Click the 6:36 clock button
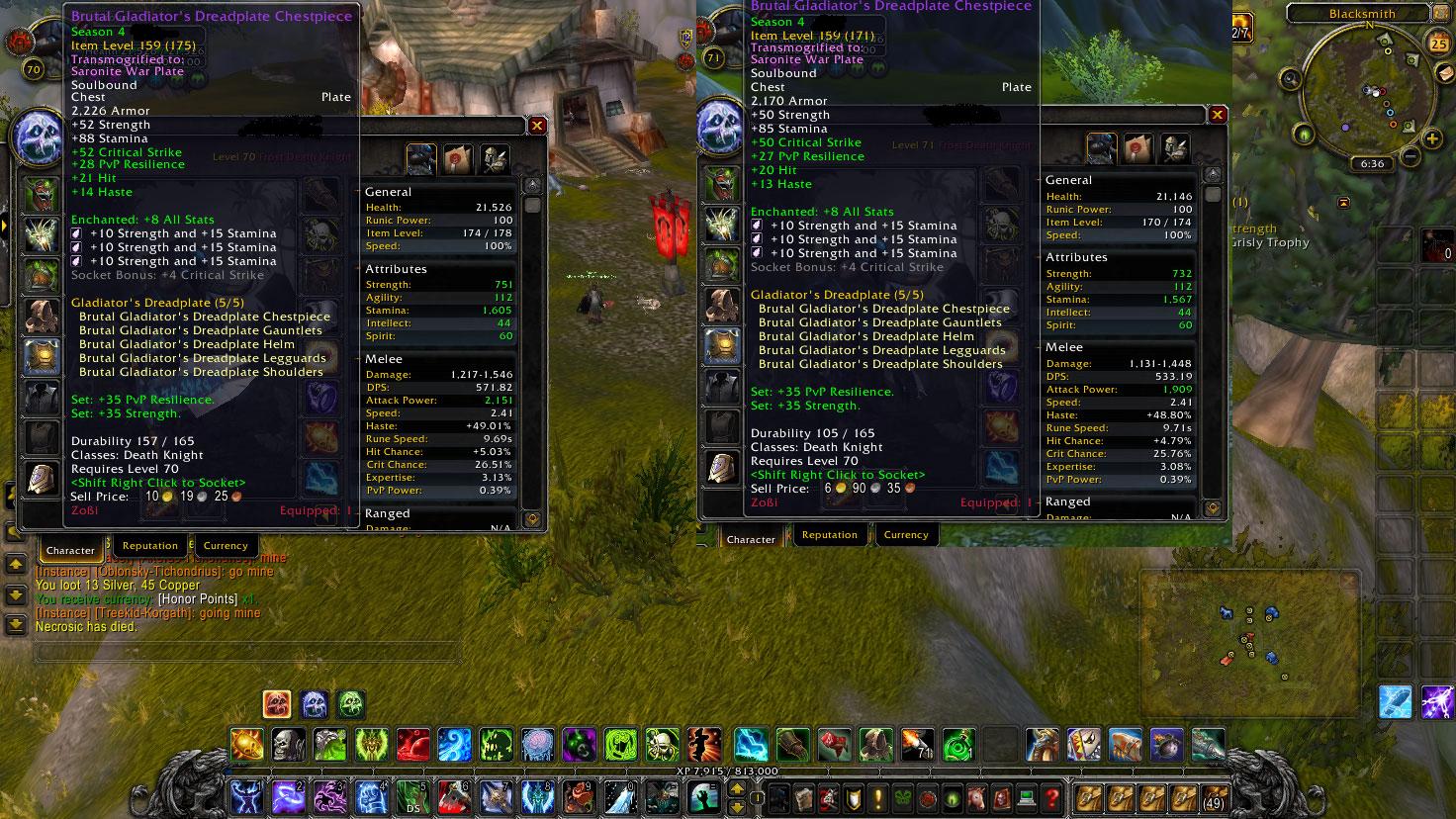The image size is (1456, 819). pyautogui.click(x=1372, y=164)
